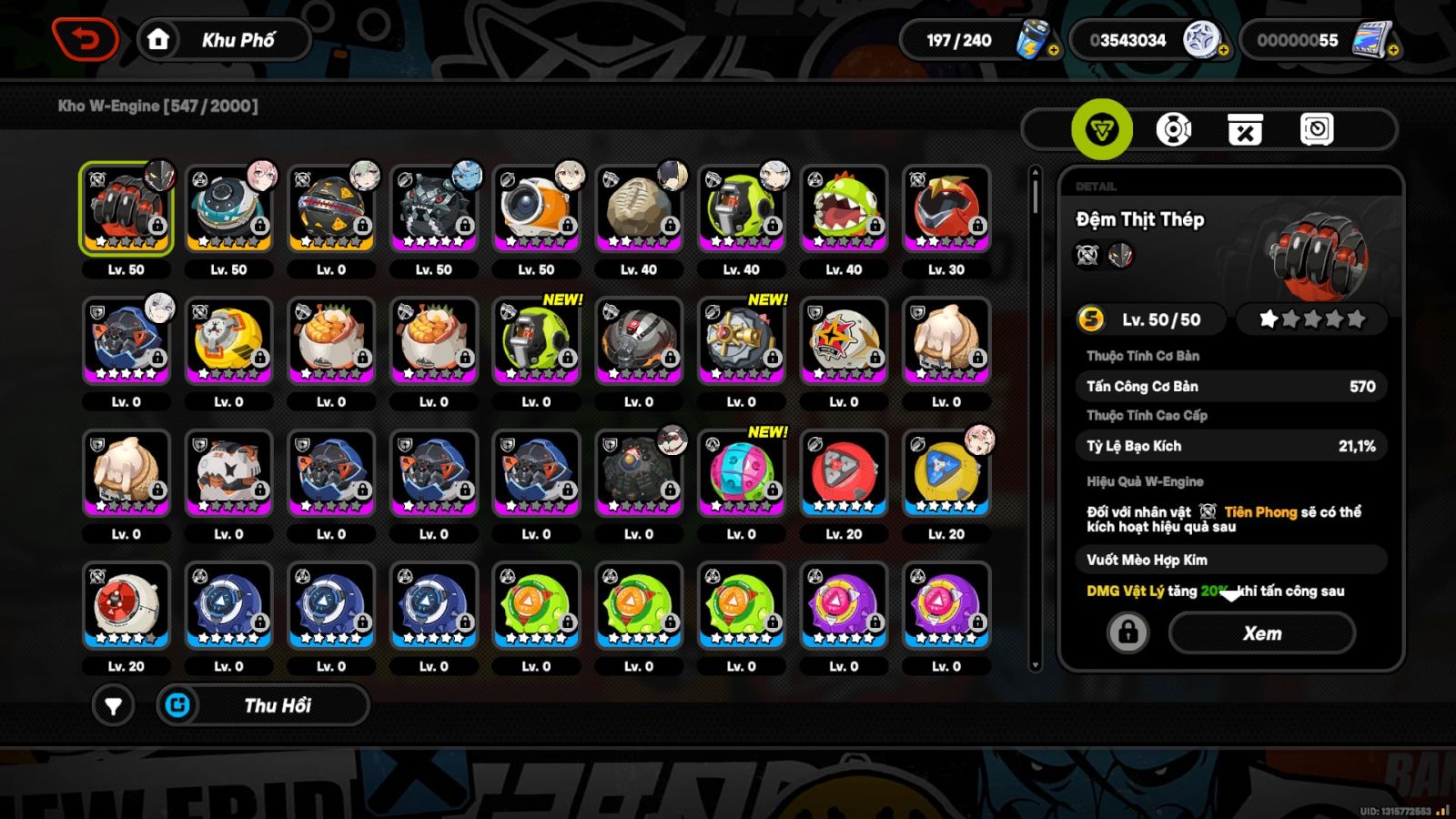Select the A-rank red triangle W-Engine Lv. 20

point(844,473)
